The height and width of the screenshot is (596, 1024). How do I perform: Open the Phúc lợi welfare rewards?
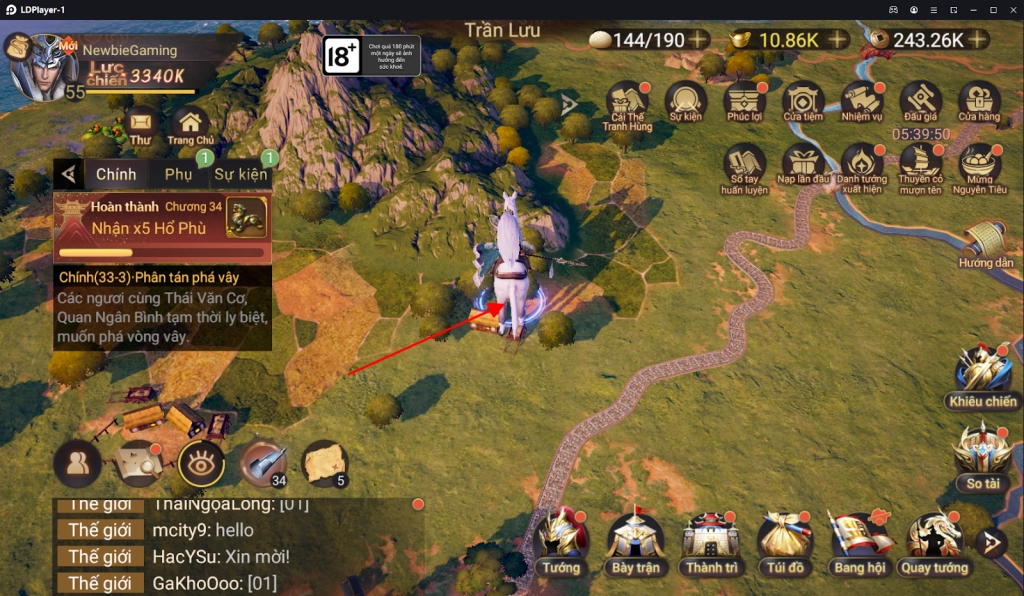pyautogui.click(x=745, y=101)
